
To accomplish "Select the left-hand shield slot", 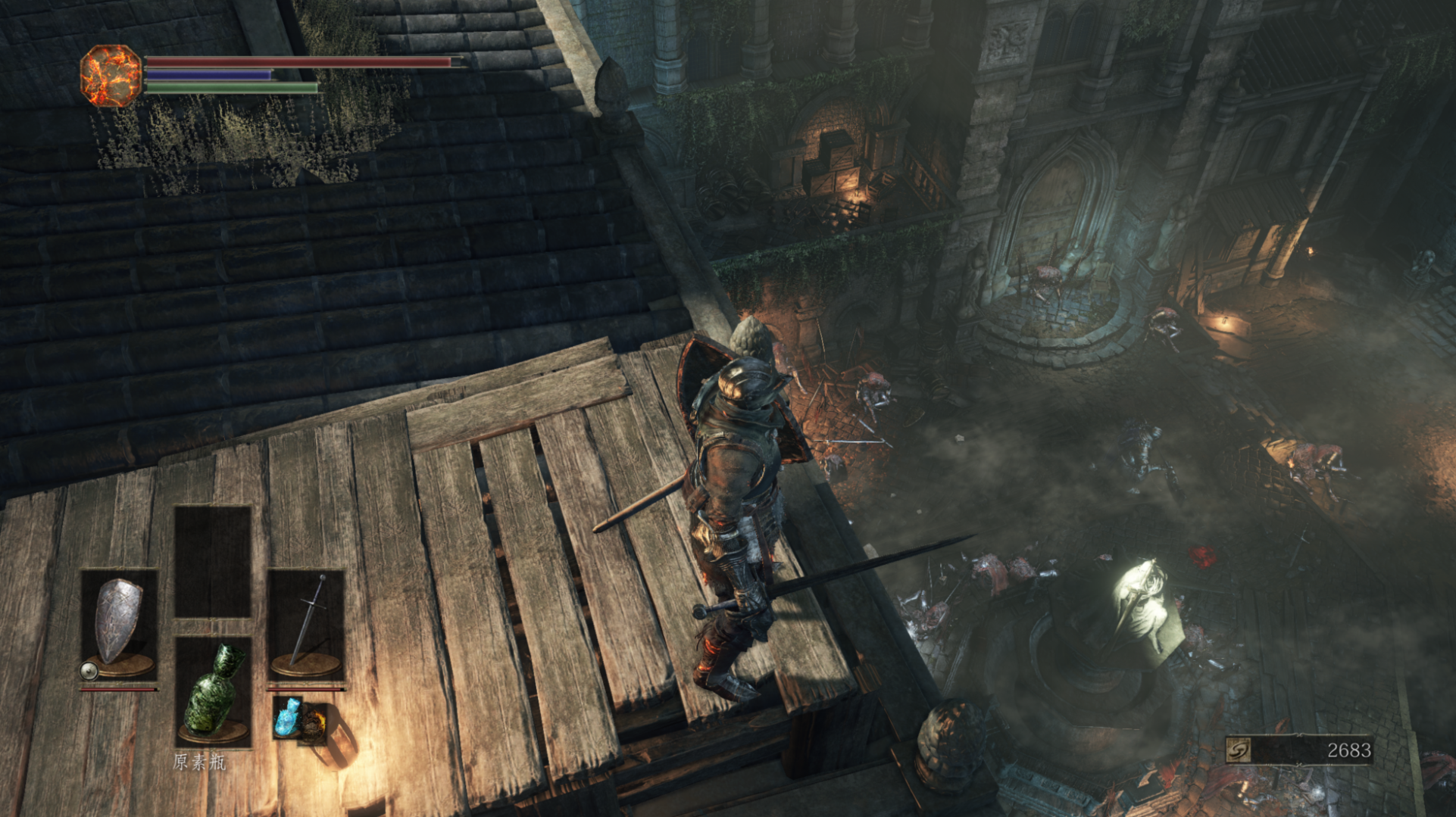I will click(119, 624).
